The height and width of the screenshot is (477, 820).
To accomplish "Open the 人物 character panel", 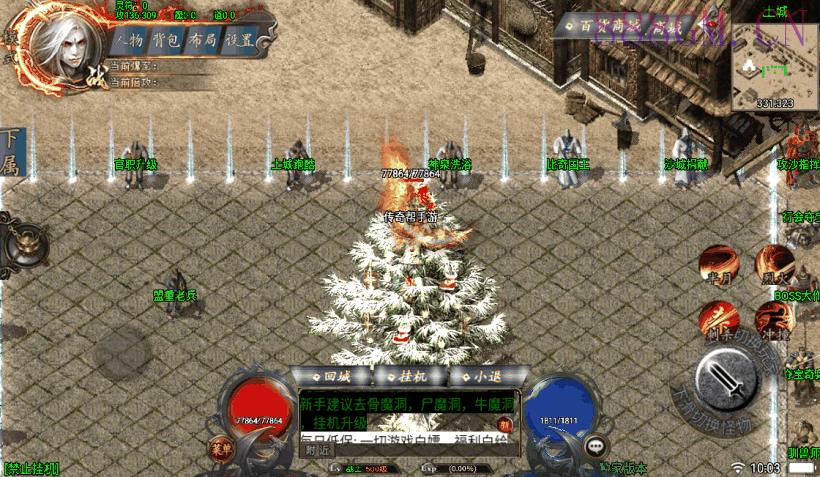I will 131,41.
